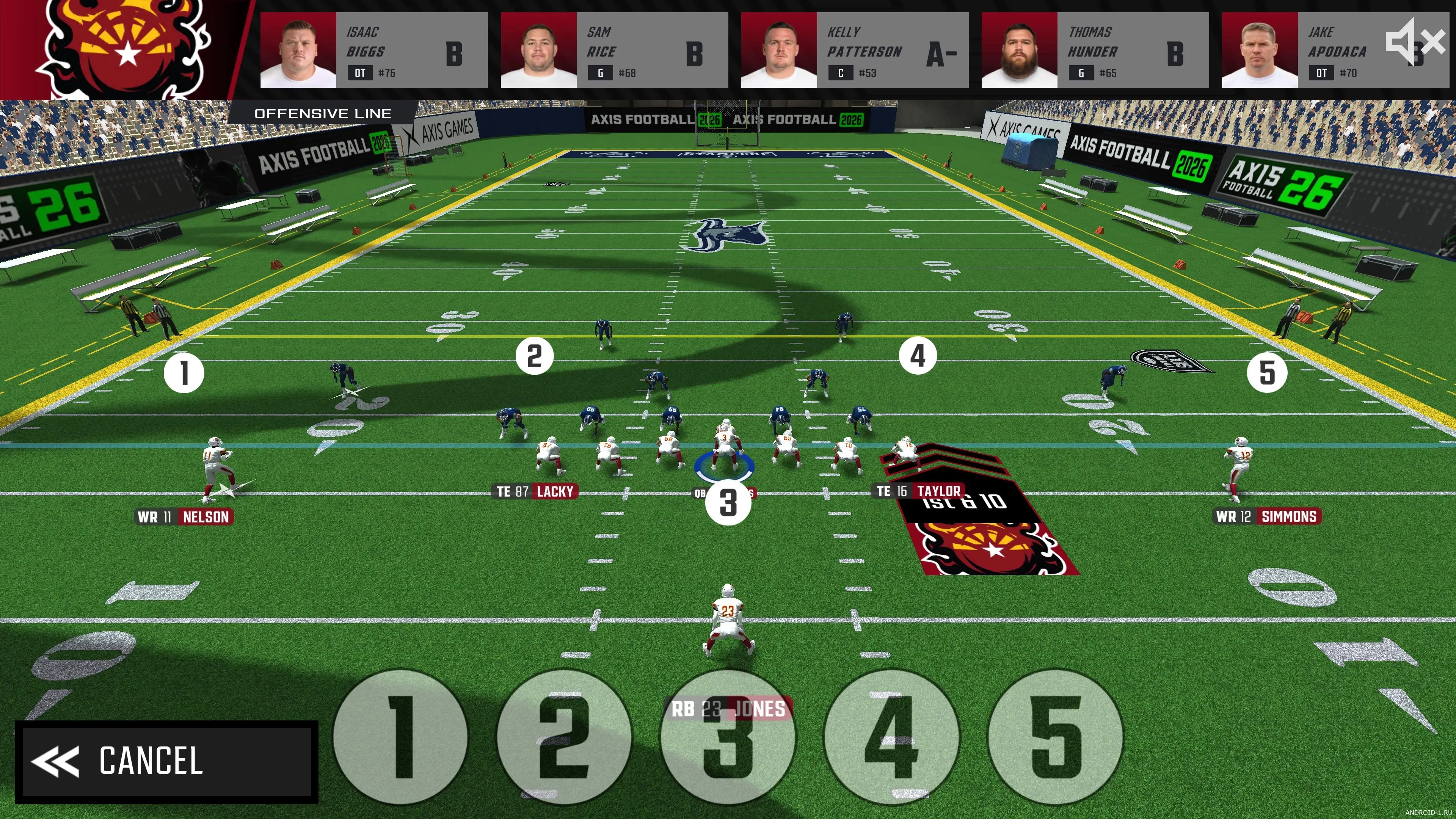Click the TE 87 Lacky name tag
The width and height of the screenshot is (1456, 819).
click(535, 492)
